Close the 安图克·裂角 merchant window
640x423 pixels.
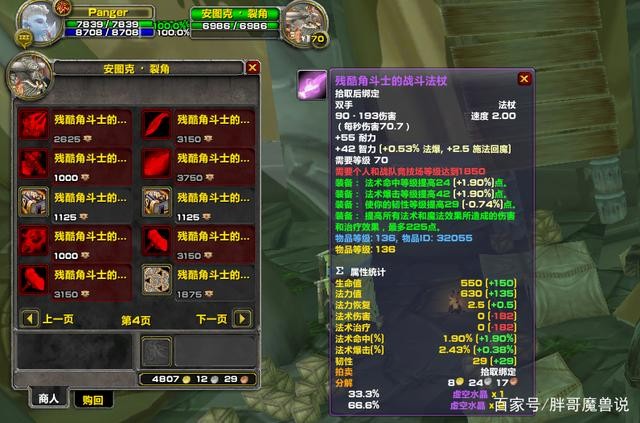(252, 68)
